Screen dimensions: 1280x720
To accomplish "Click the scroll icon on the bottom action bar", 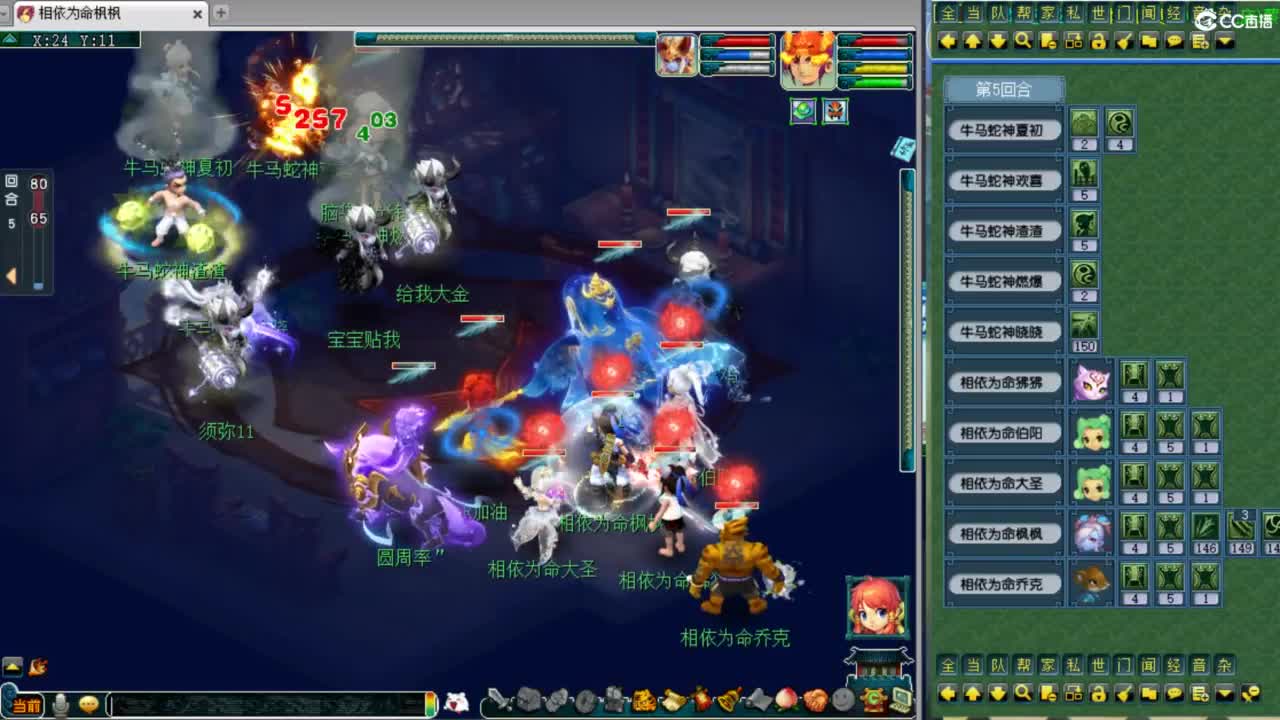I will [672, 698].
